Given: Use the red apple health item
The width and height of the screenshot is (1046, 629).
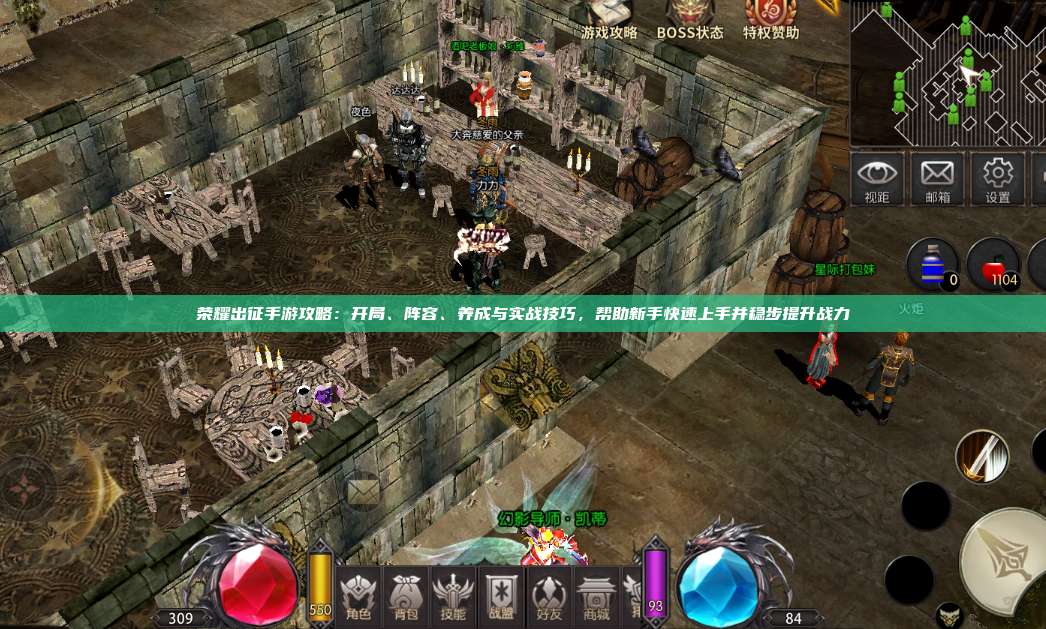Looking at the screenshot, I should click(x=994, y=265).
